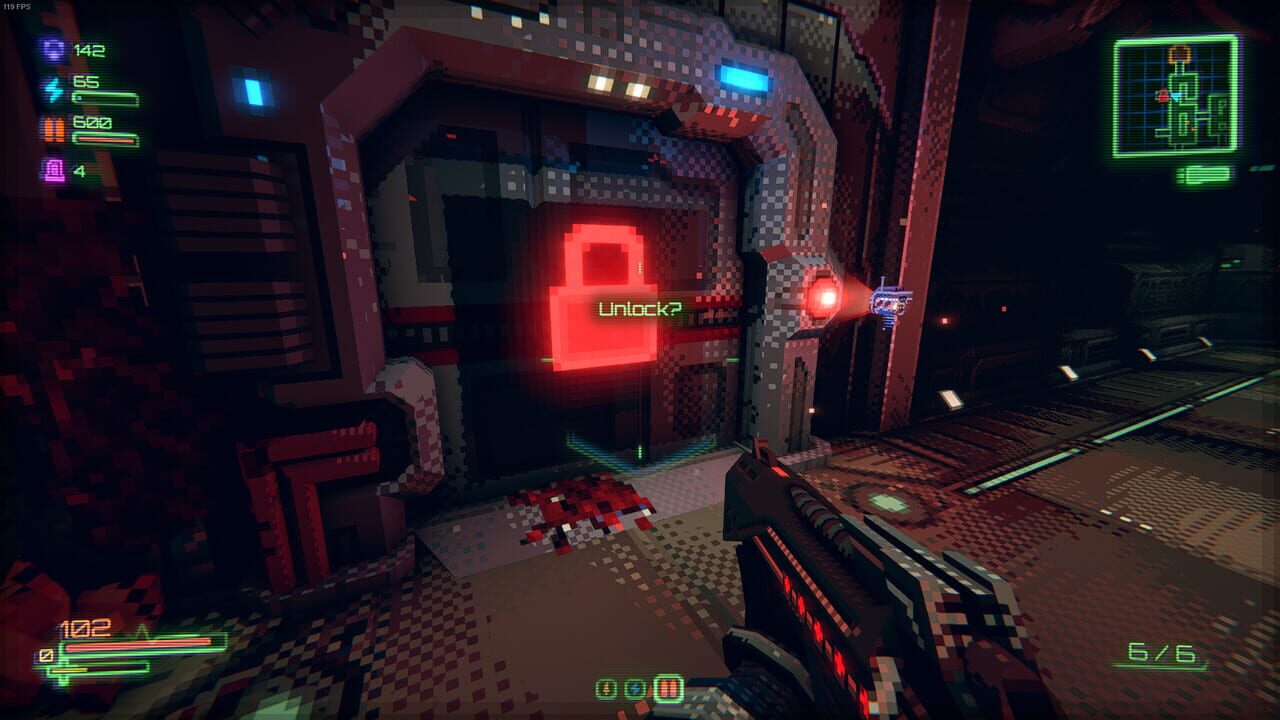Open the orange exit marker on the minimap
The width and height of the screenshot is (1280, 720).
pos(1180,53)
